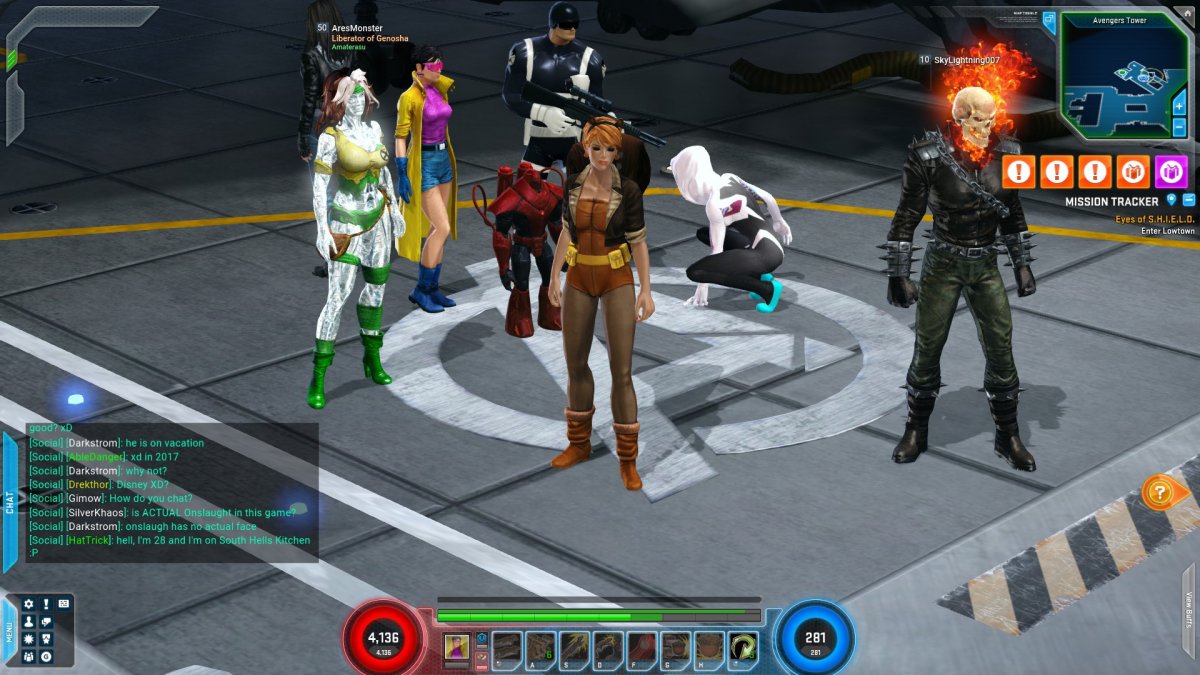Click the hero portrait beside the hotbar
The image size is (1200, 675).
[457, 647]
